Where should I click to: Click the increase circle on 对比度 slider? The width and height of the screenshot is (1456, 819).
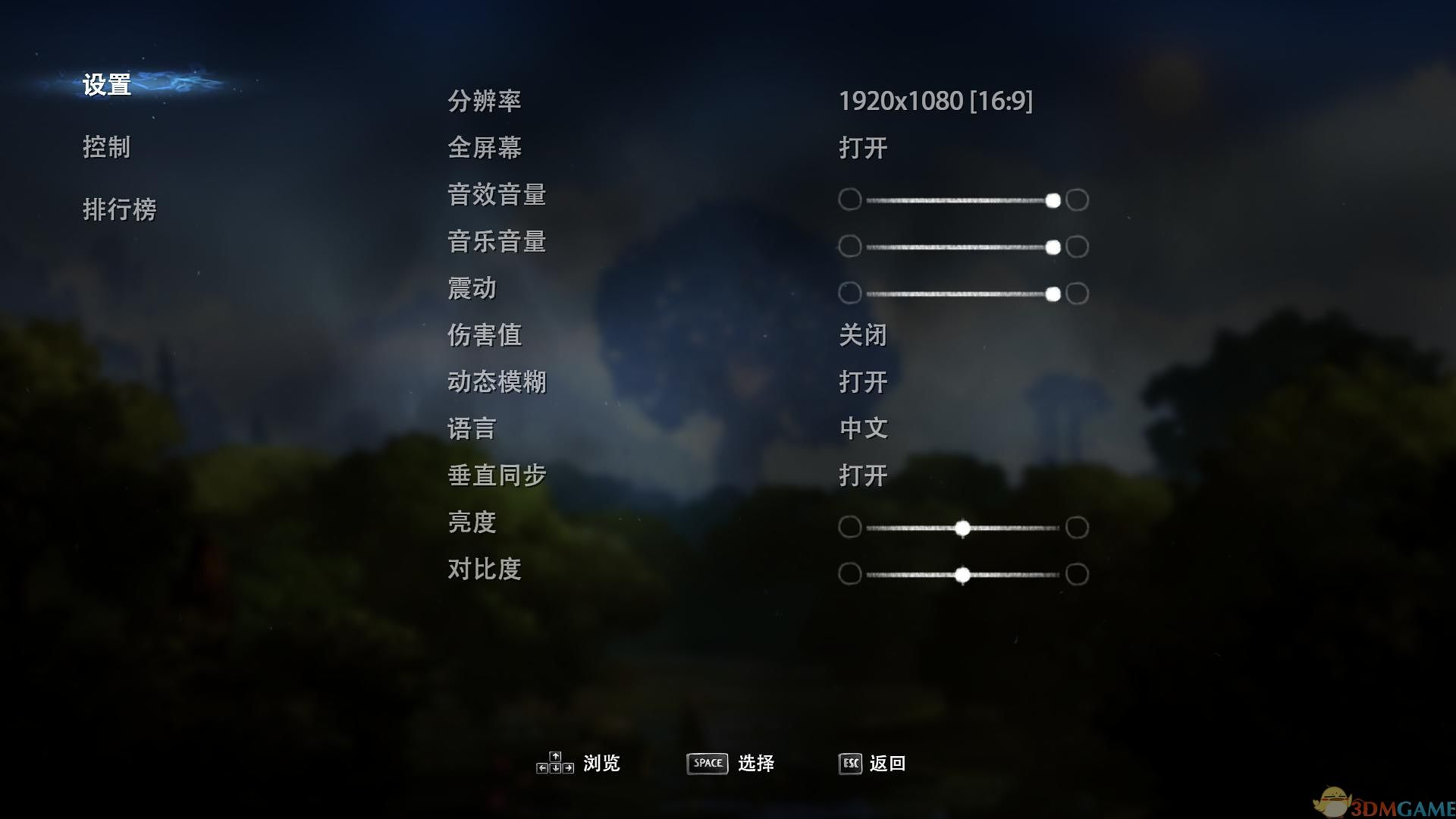click(1077, 574)
